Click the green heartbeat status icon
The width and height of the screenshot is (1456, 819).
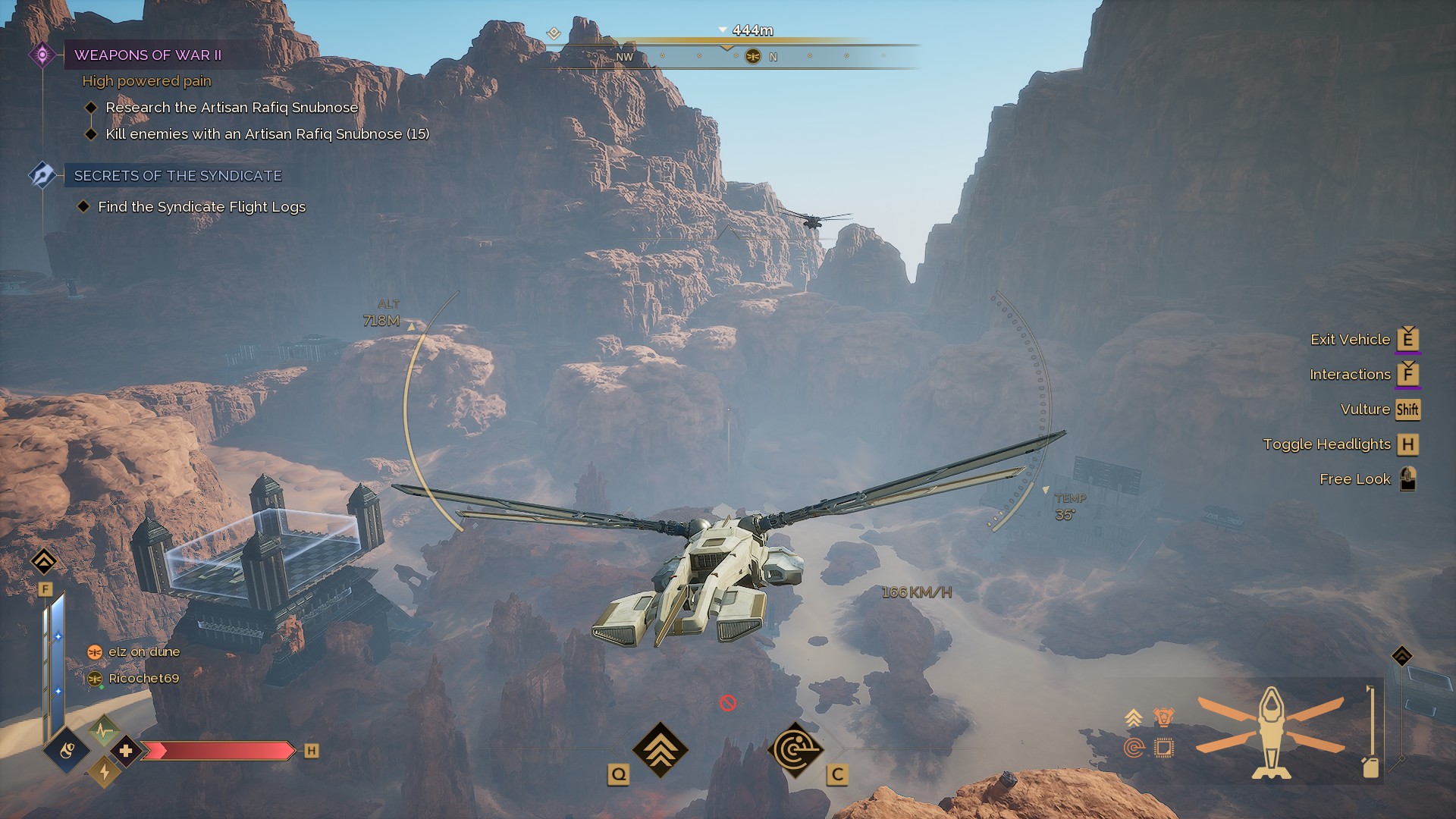104,730
